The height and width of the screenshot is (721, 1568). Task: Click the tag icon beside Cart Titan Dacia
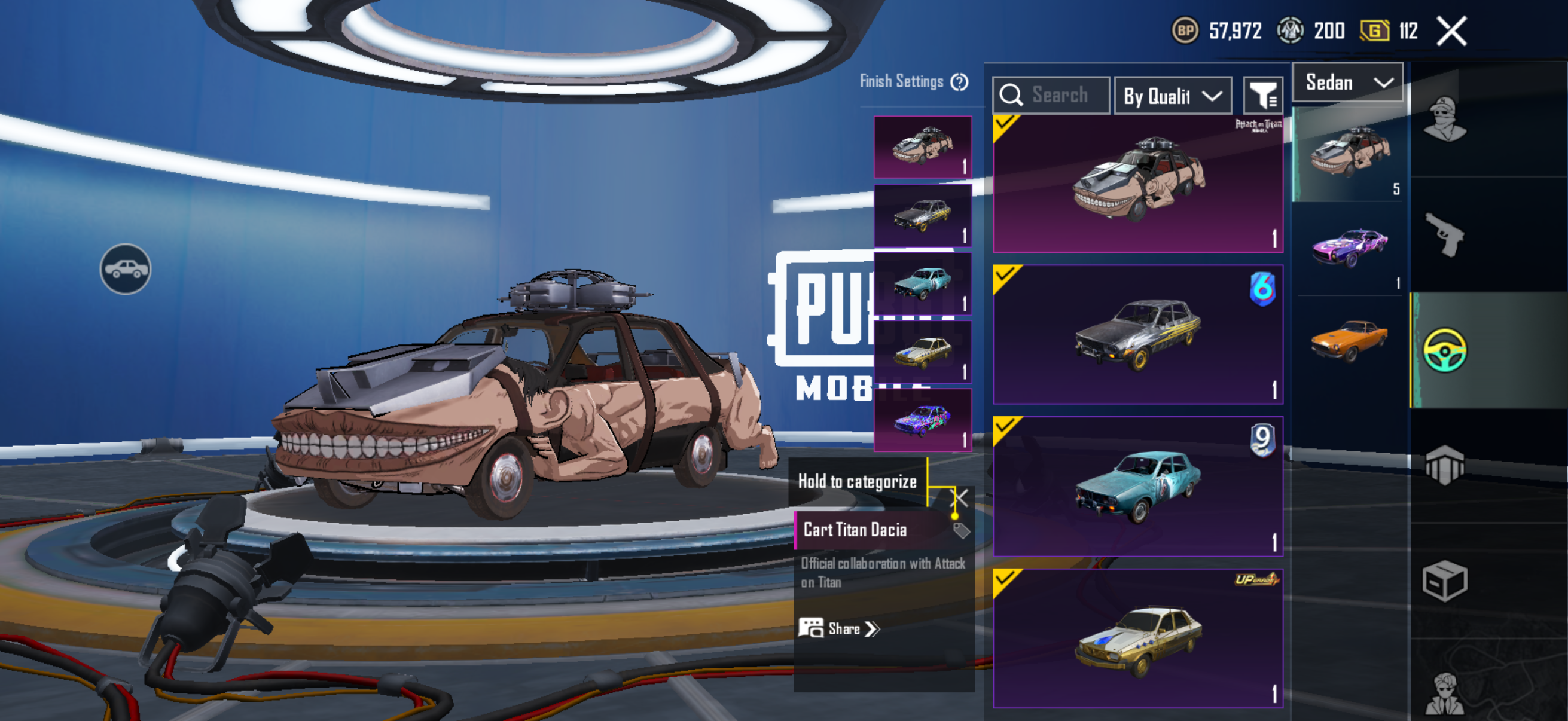[961, 530]
